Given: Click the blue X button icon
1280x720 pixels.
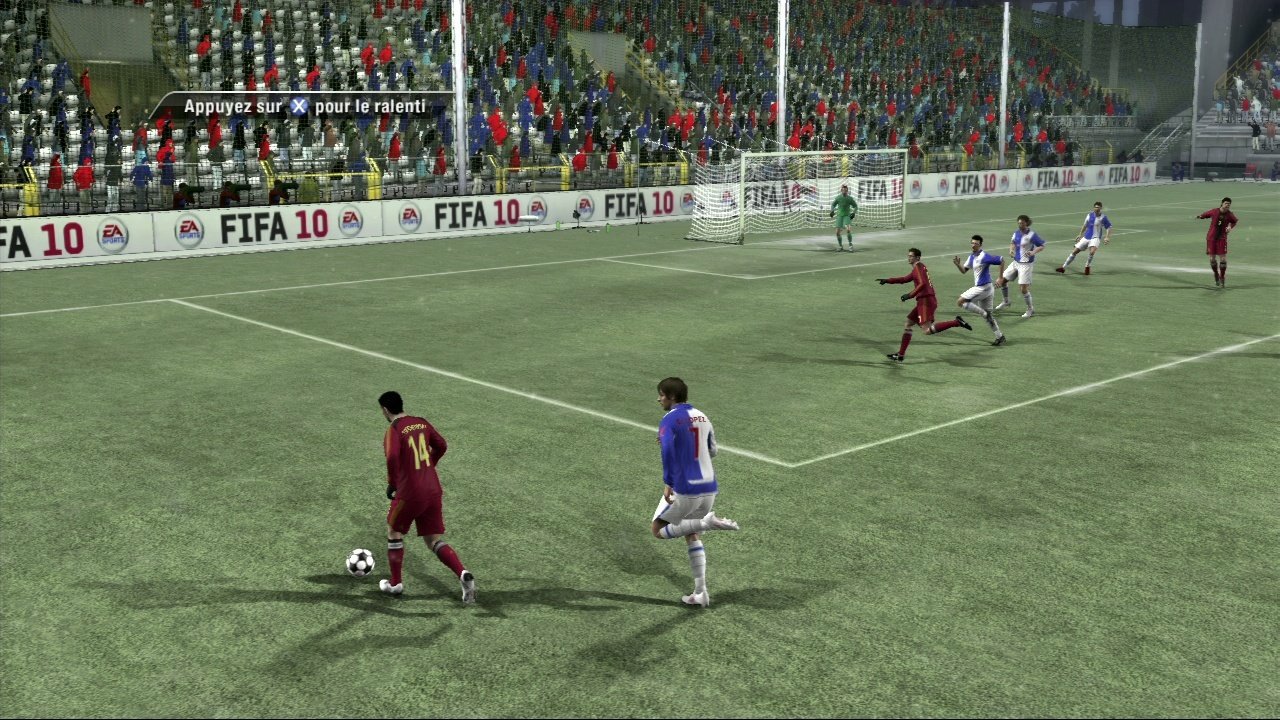Looking at the screenshot, I should [297, 104].
